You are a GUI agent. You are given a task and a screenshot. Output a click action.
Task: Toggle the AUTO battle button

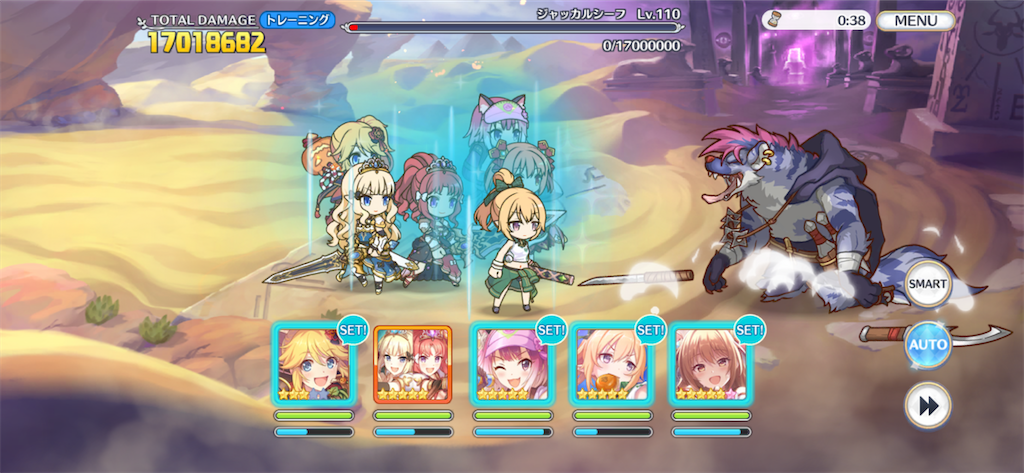click(927, 346)
